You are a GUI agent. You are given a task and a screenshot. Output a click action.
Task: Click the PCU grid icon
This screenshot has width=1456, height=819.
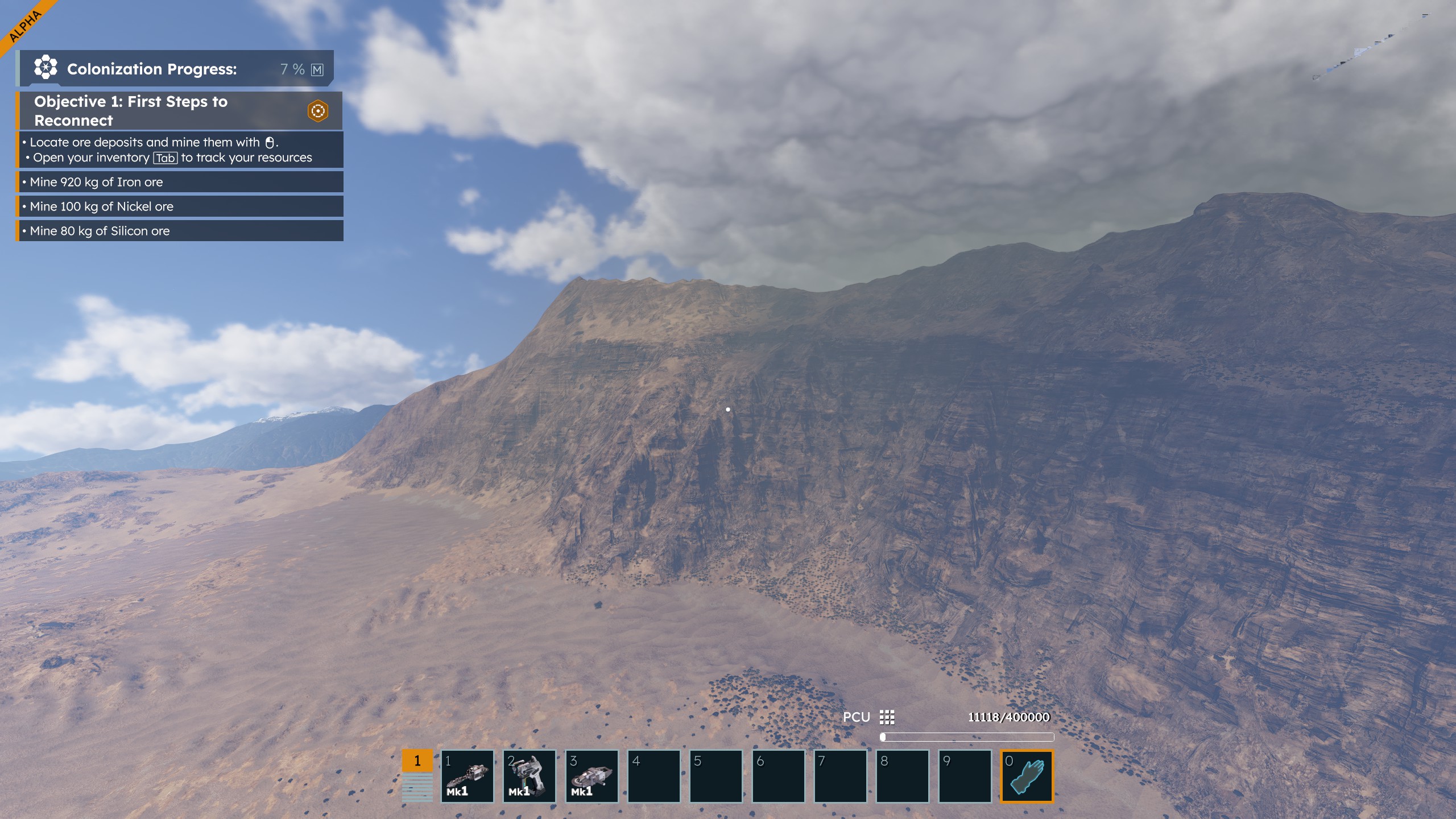(x=887, y=717)
